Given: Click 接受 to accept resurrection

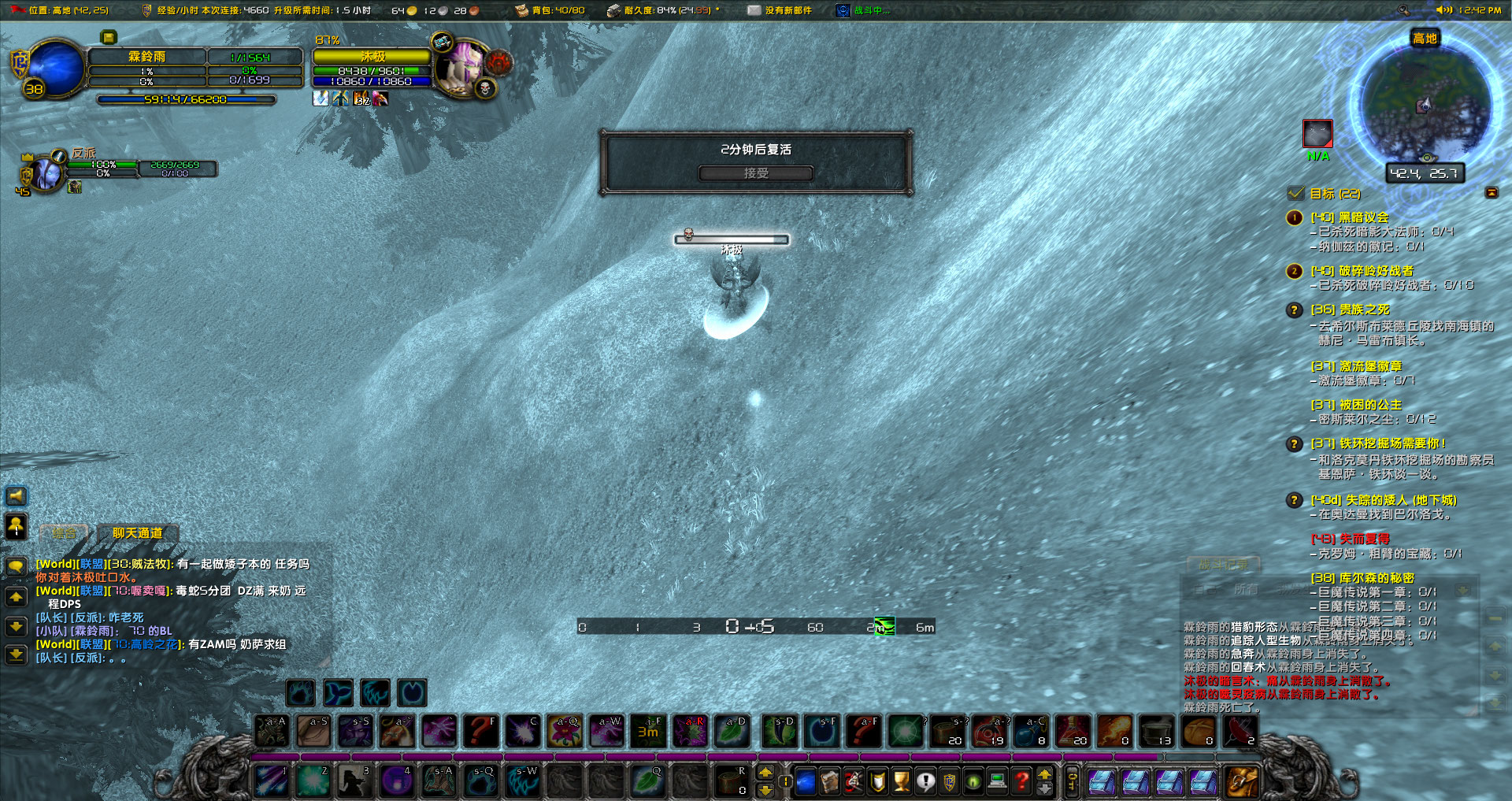Looking at the screenshot, I should click(x=758, y=173).
